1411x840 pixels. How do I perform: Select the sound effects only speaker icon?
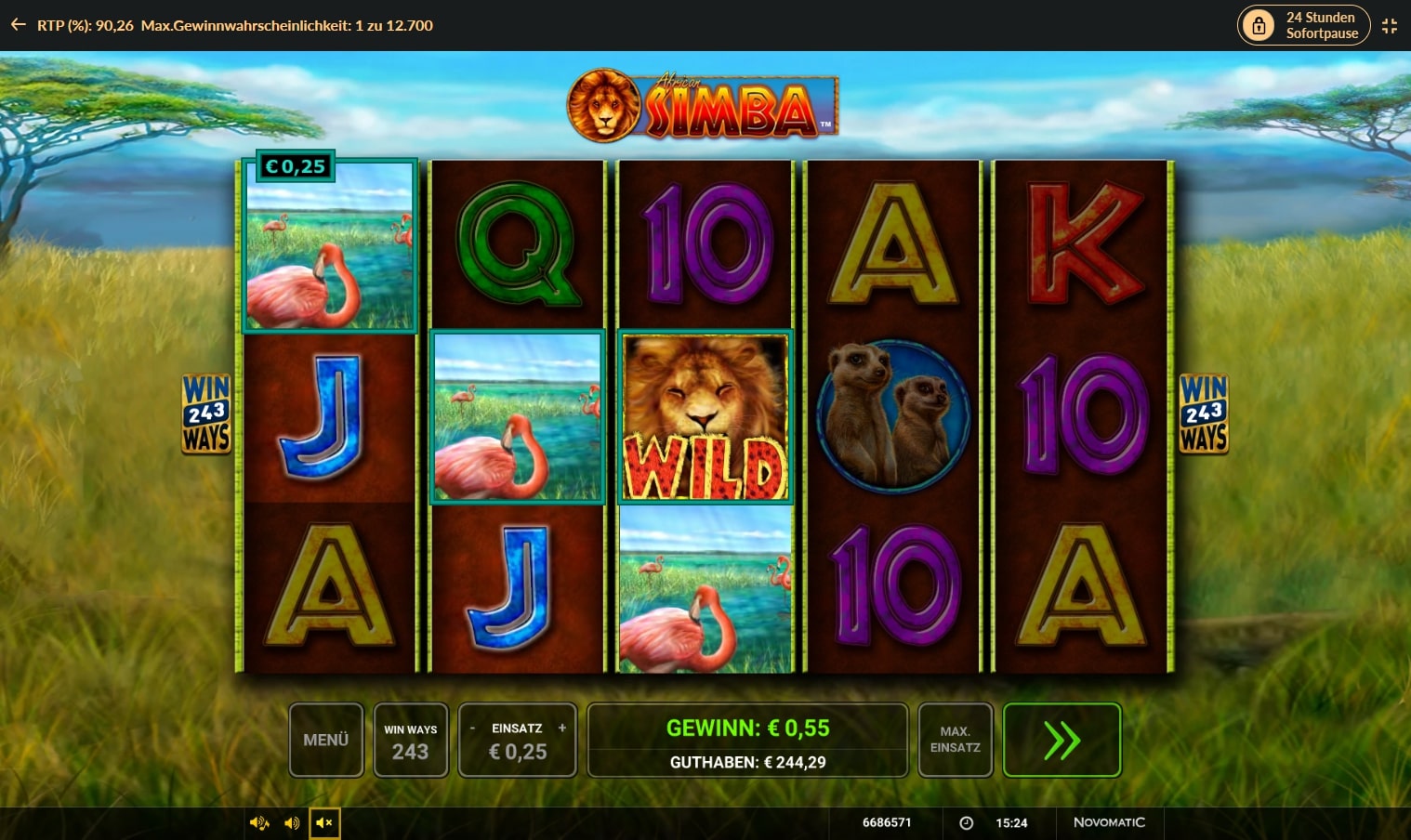coord(292,823)
